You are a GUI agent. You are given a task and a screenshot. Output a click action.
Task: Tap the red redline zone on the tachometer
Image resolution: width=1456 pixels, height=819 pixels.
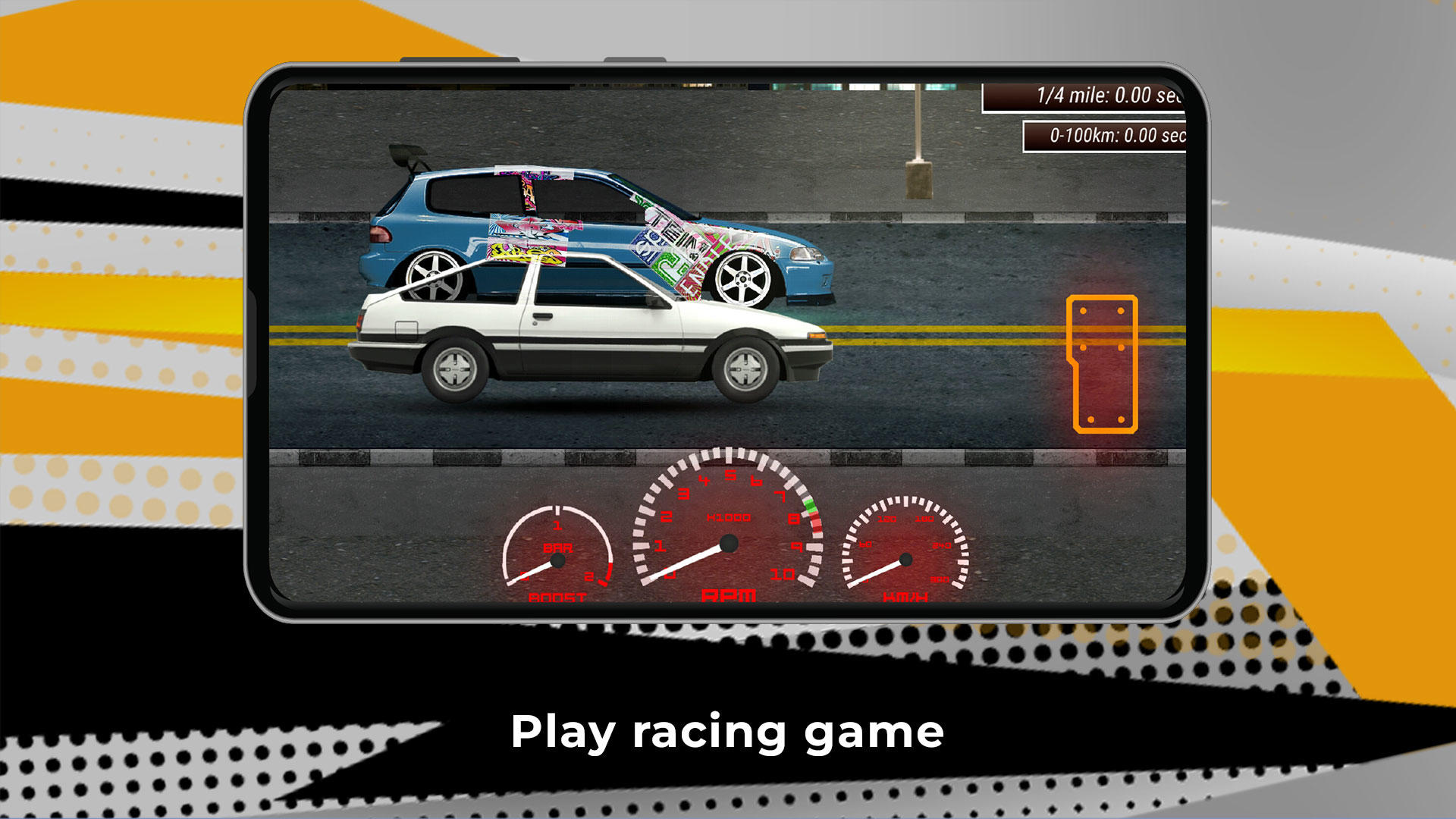816,523
